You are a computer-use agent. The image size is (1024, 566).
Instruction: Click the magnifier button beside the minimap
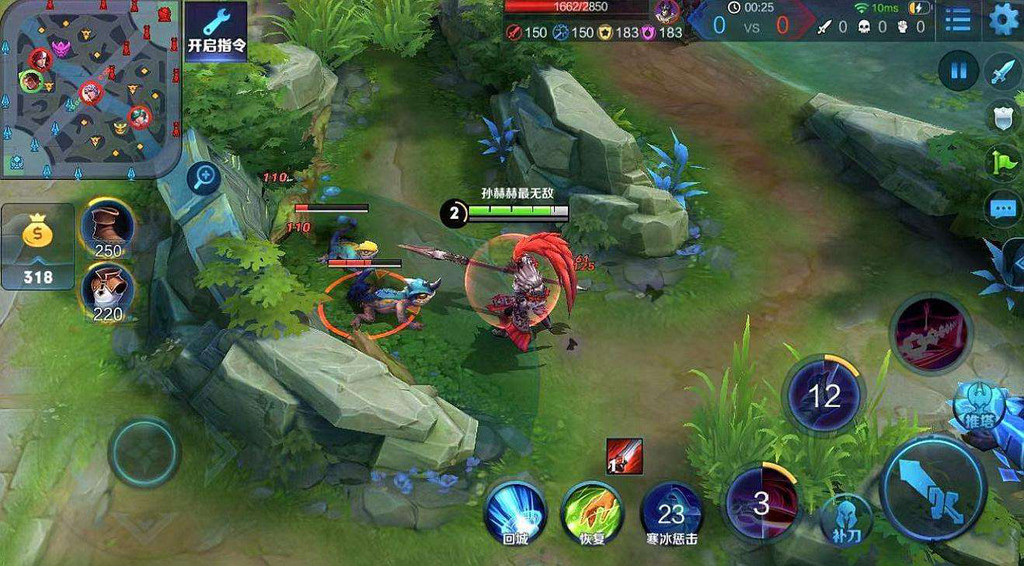click(x=206, y=179)
